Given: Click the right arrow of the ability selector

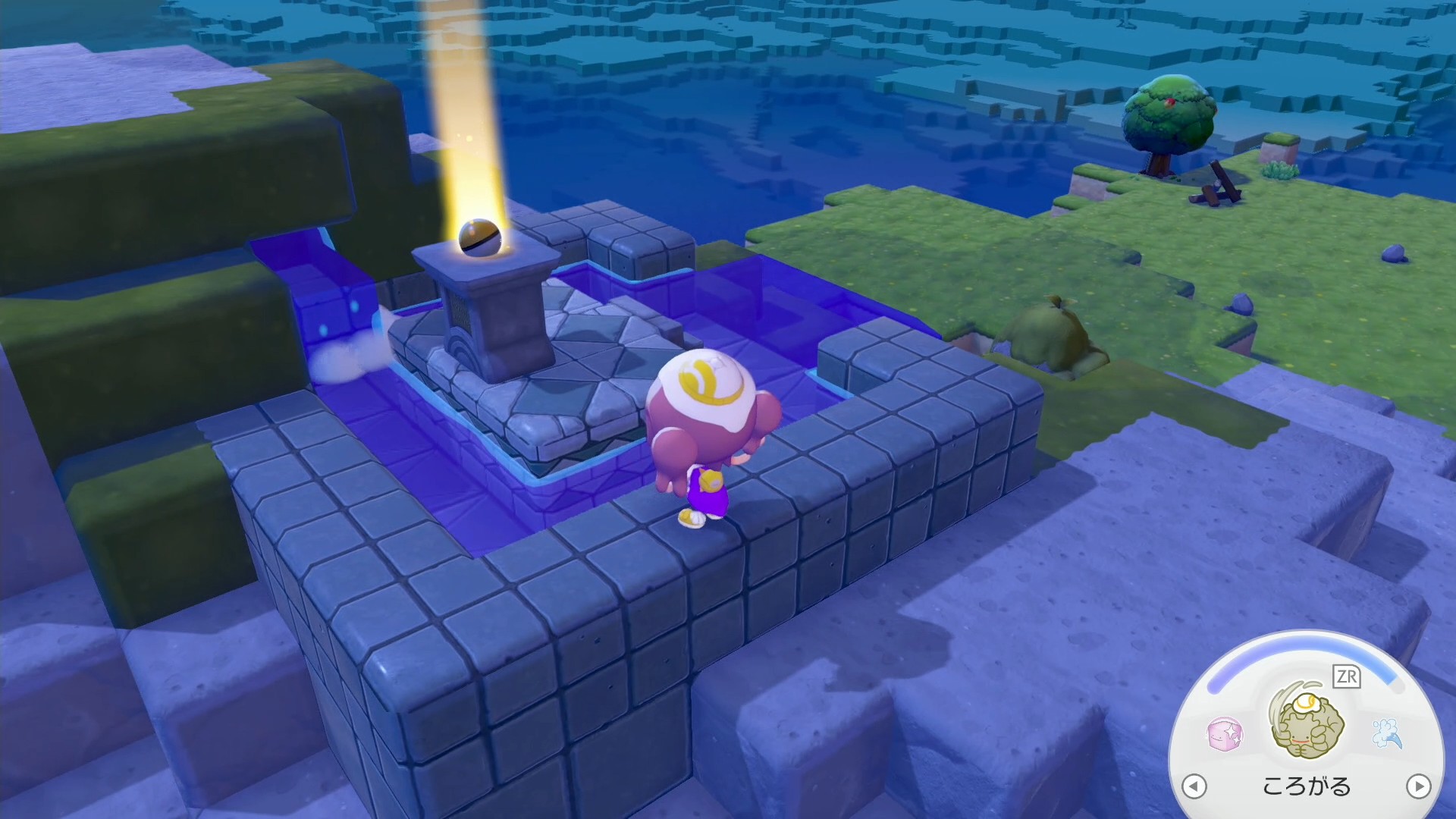Looking at the screenshot, I should [x=1418, y=786].
